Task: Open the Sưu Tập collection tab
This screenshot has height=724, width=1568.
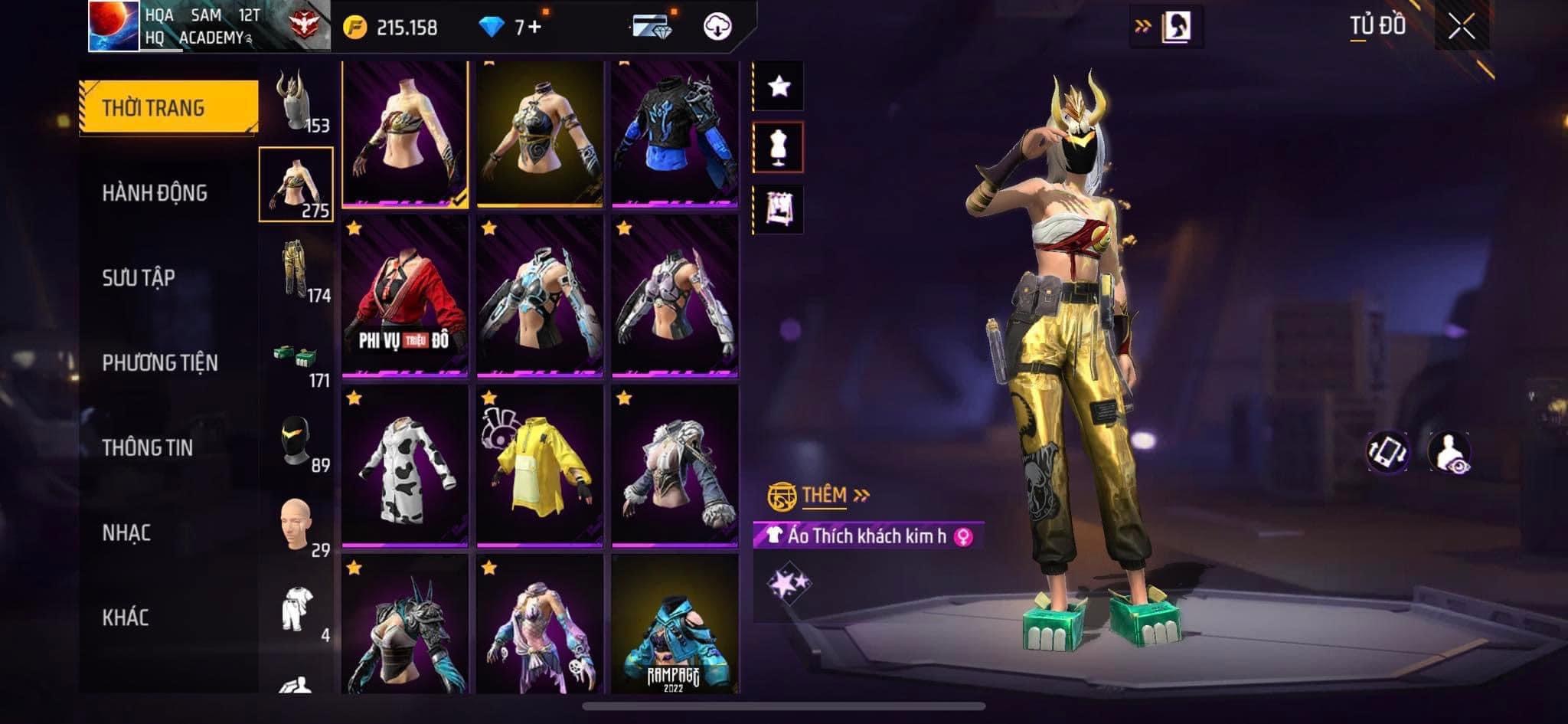Action: click(139, 278)
